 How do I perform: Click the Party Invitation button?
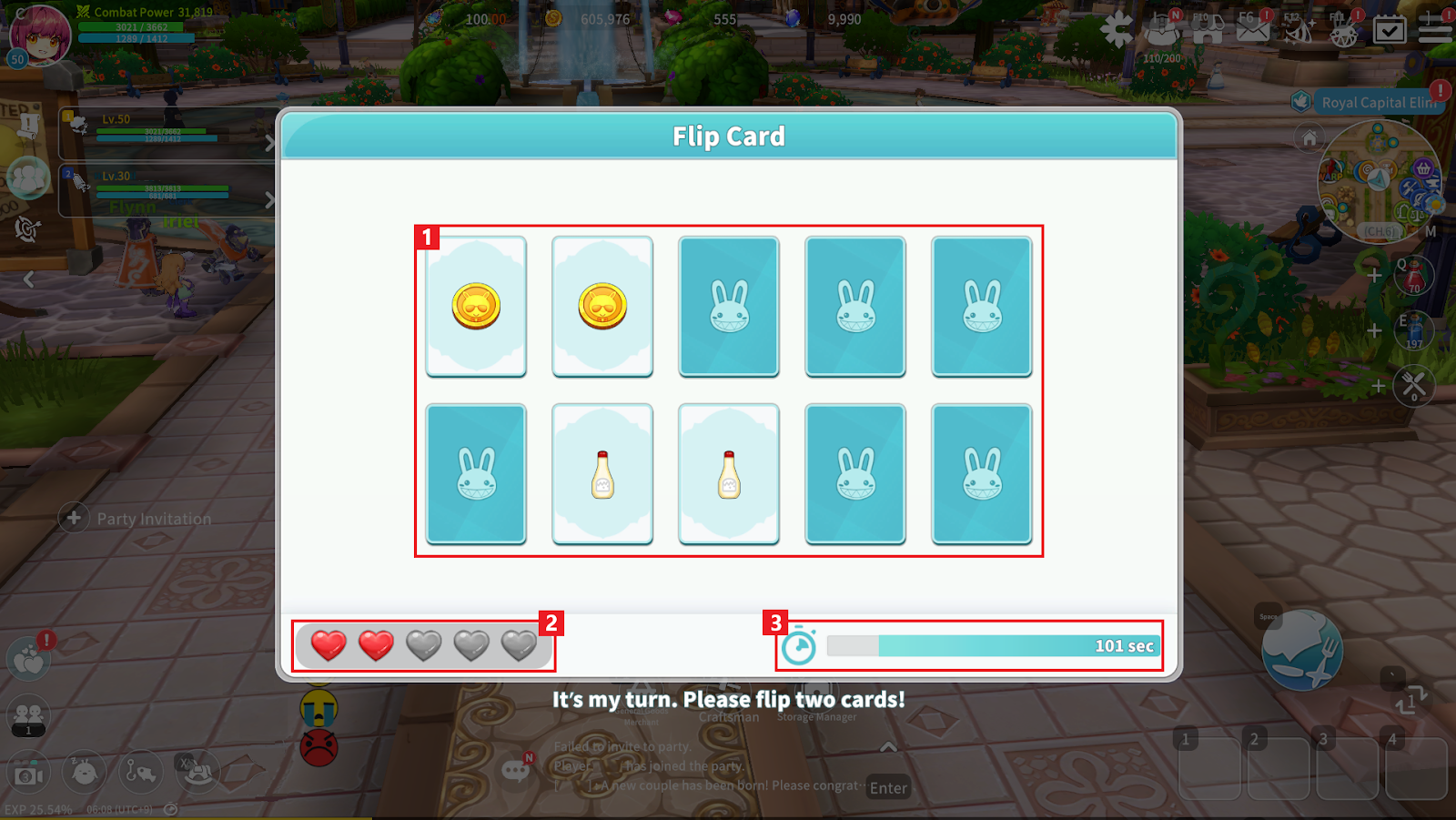(x=136, y=519)
